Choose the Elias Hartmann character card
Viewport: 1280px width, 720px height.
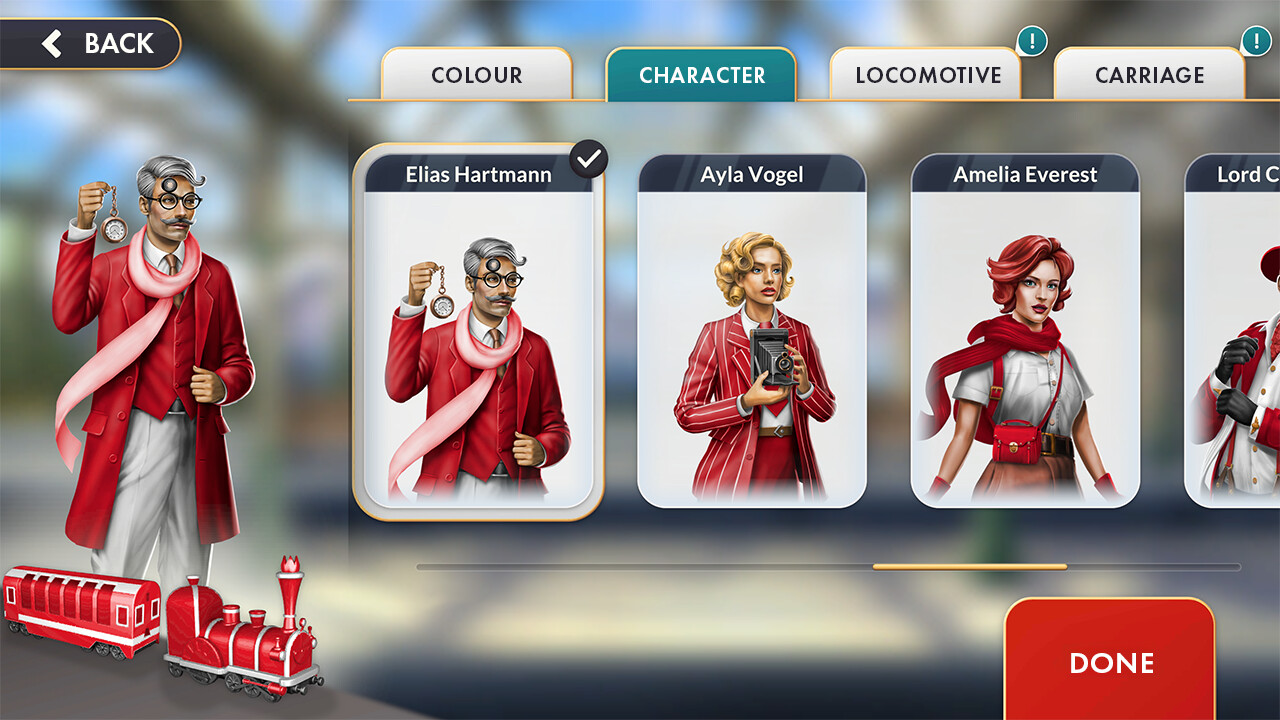(478, 332)
